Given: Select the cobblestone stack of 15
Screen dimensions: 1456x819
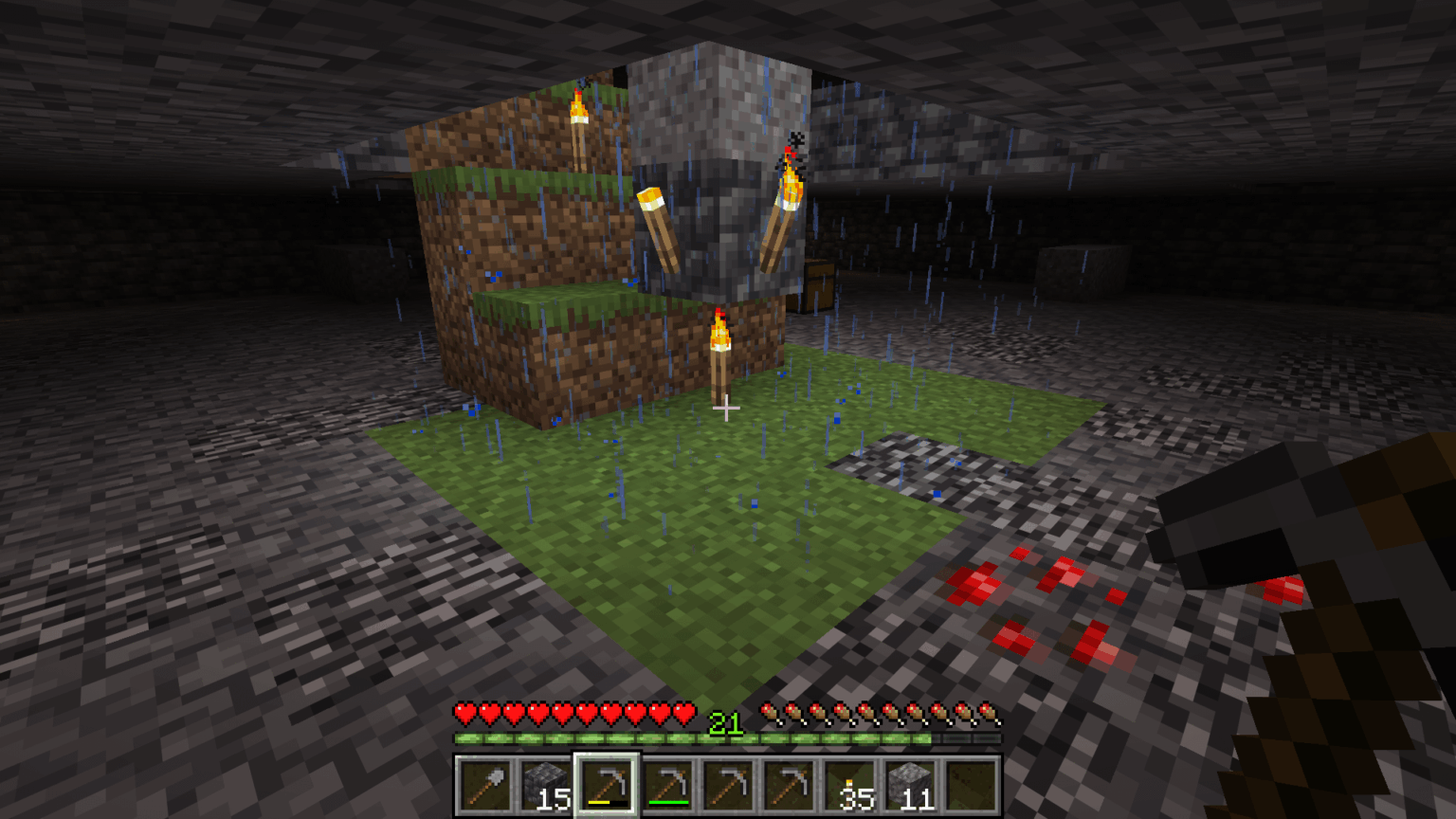Looking at the screenshot, I should (547, 786).
